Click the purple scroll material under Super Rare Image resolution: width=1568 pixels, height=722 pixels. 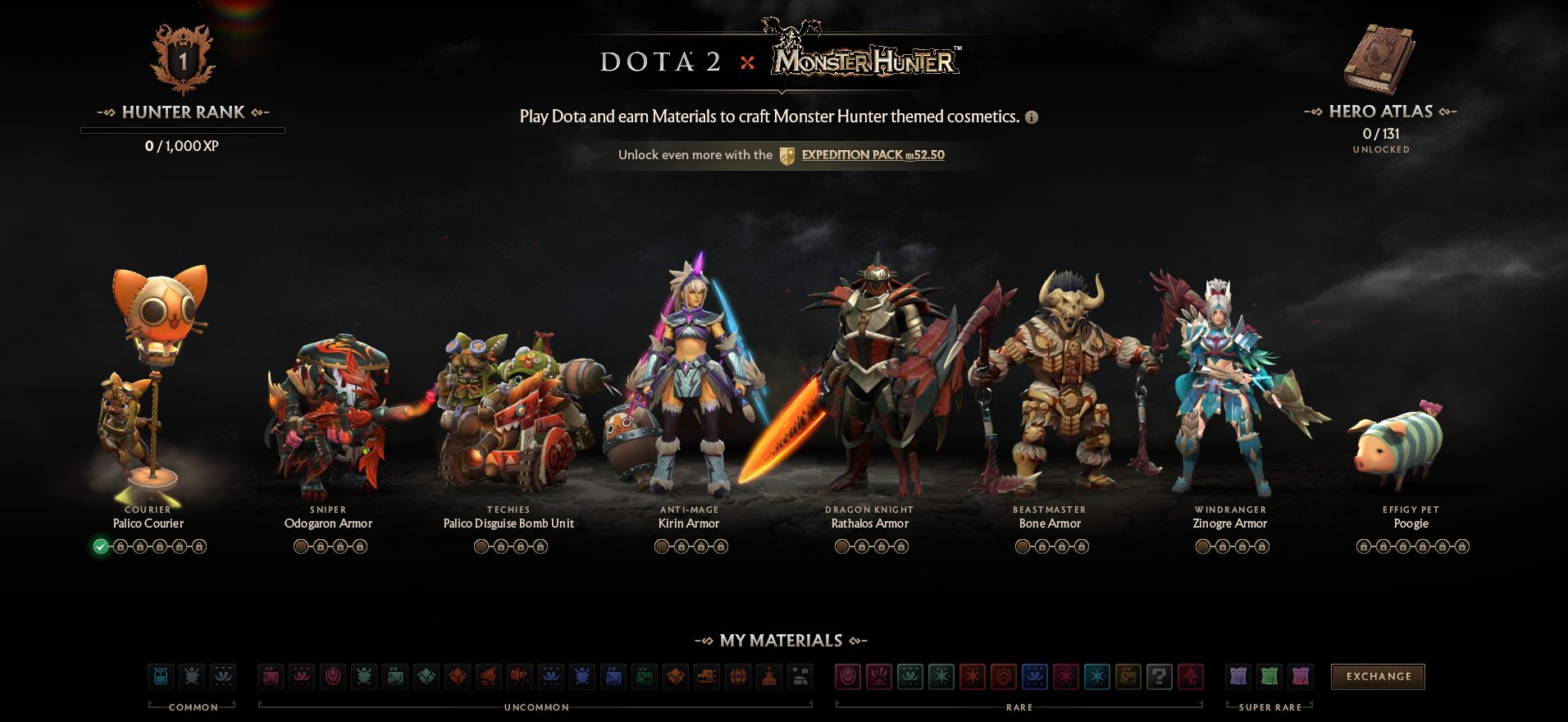(1239, 677)
